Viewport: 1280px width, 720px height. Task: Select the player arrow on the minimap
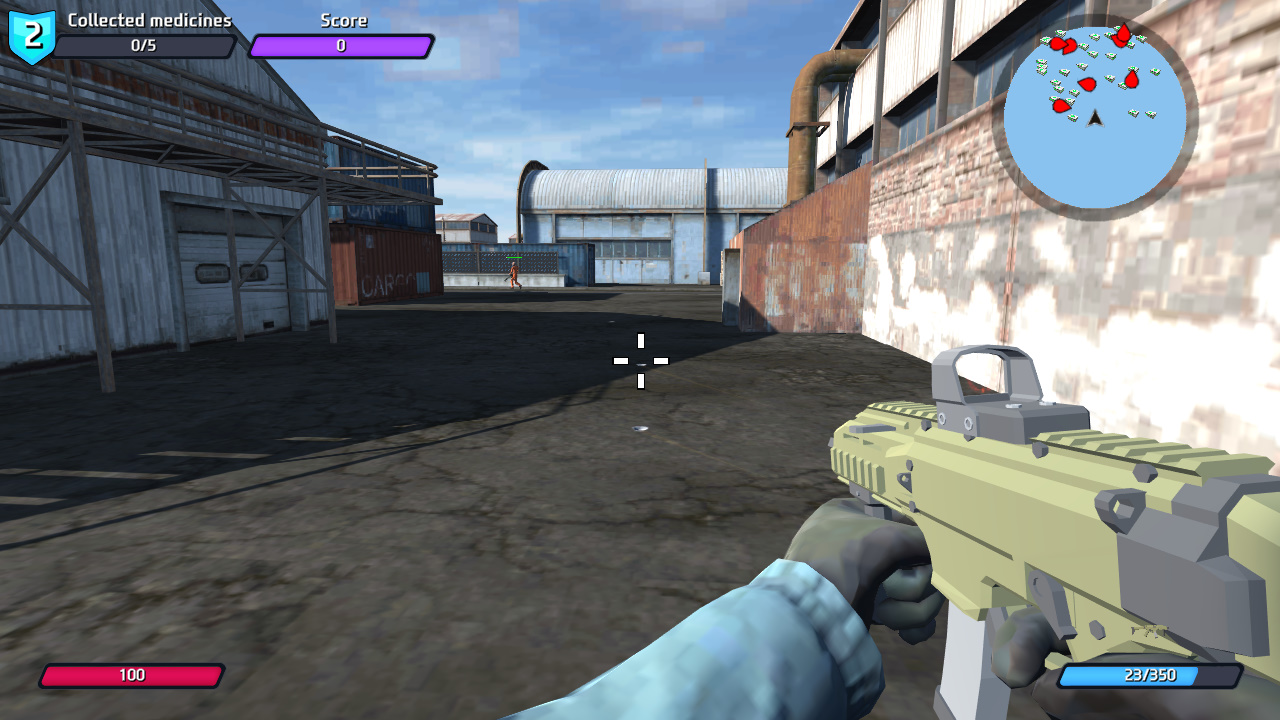tap(1094, 120)
